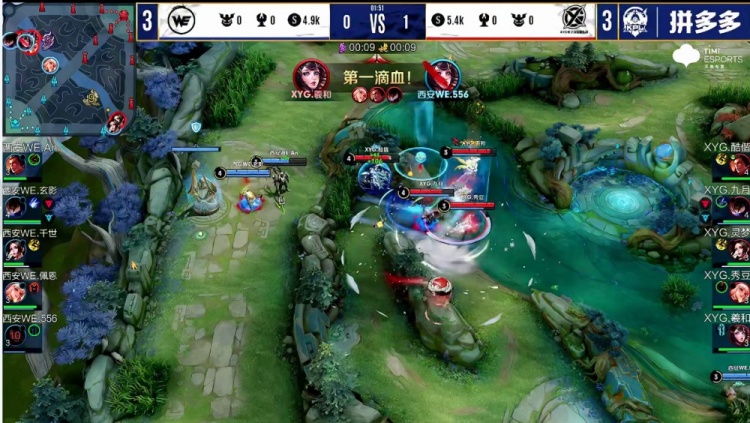Viewport: 750px width, 423px height.
Task: Click the minimap in the corner
Action: [x=66, y=70]
